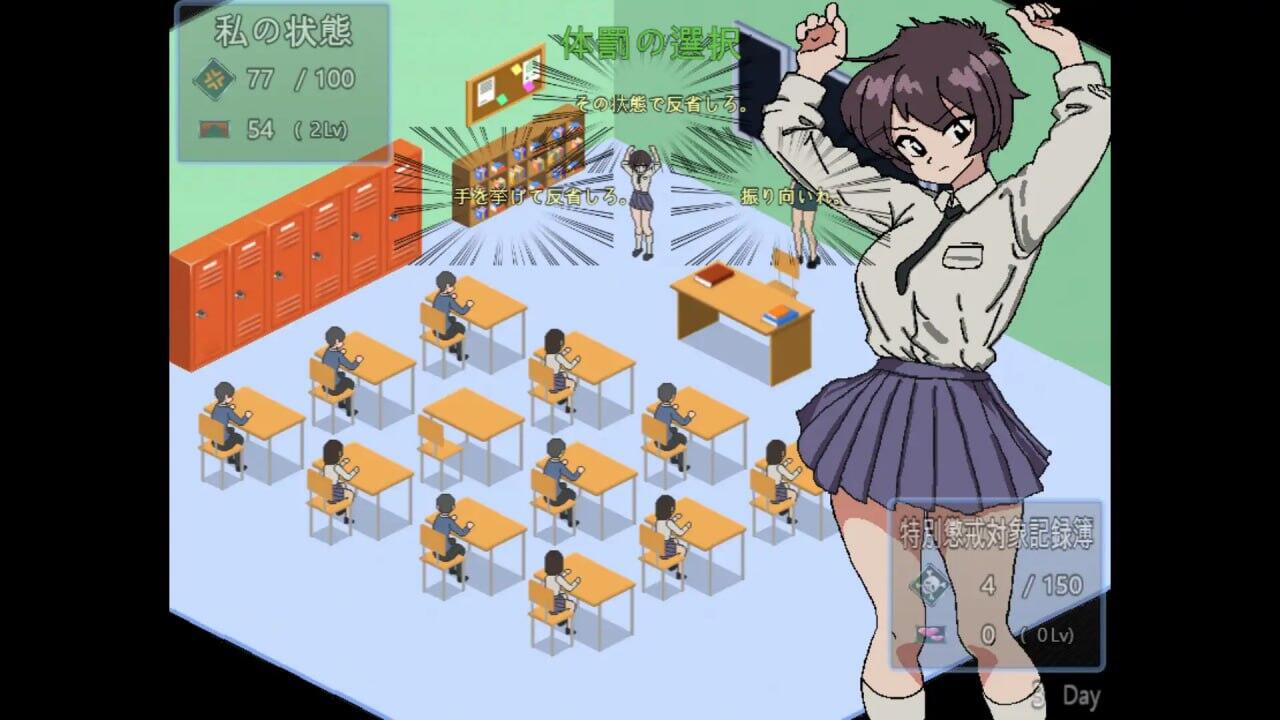Choose the punishment その状態で反省しろ。

click(662, 104)
